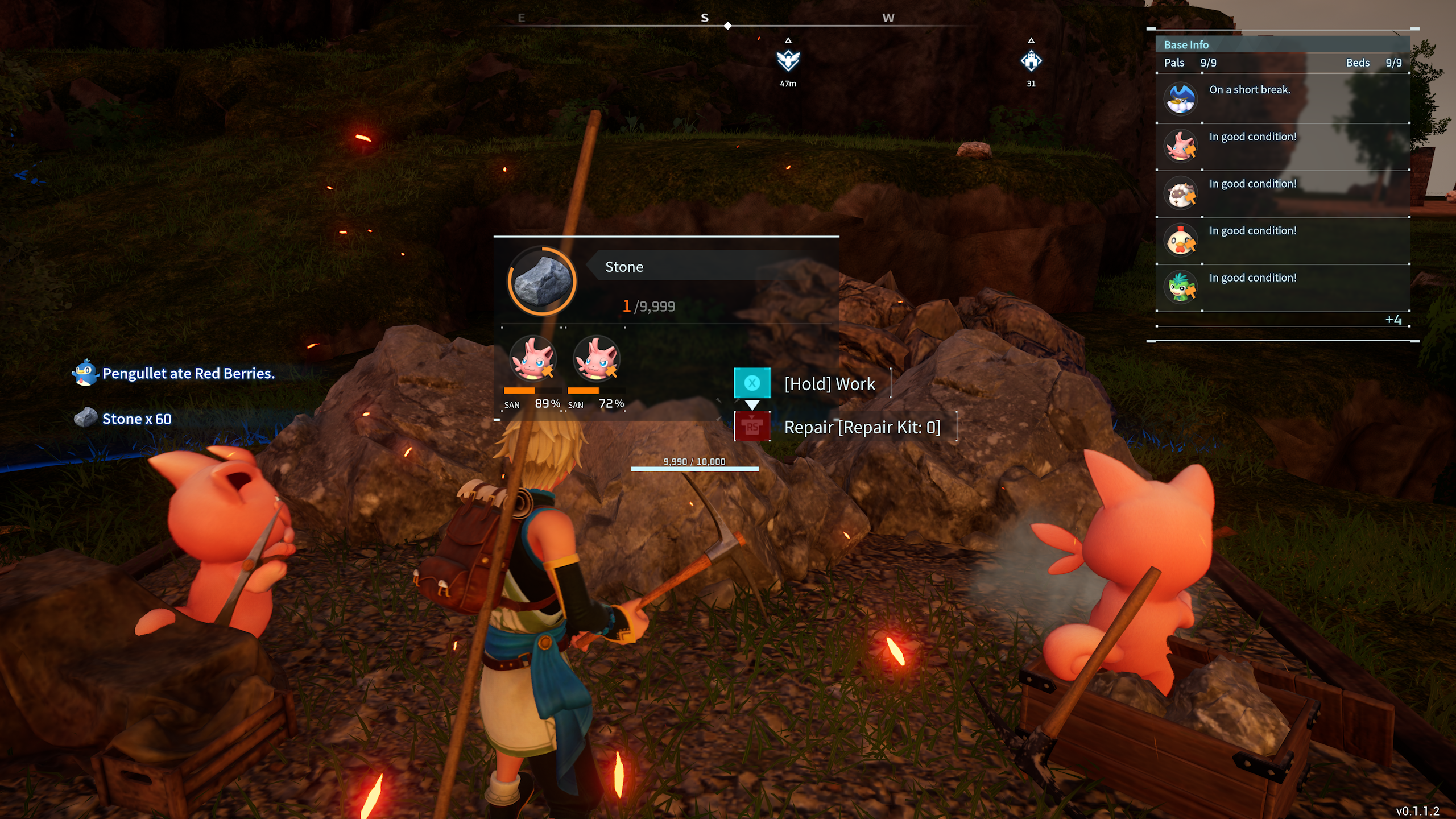Select the worker Cattiva with 89% SAN
The image size is (1456, 819).
(x=532, y=359)
